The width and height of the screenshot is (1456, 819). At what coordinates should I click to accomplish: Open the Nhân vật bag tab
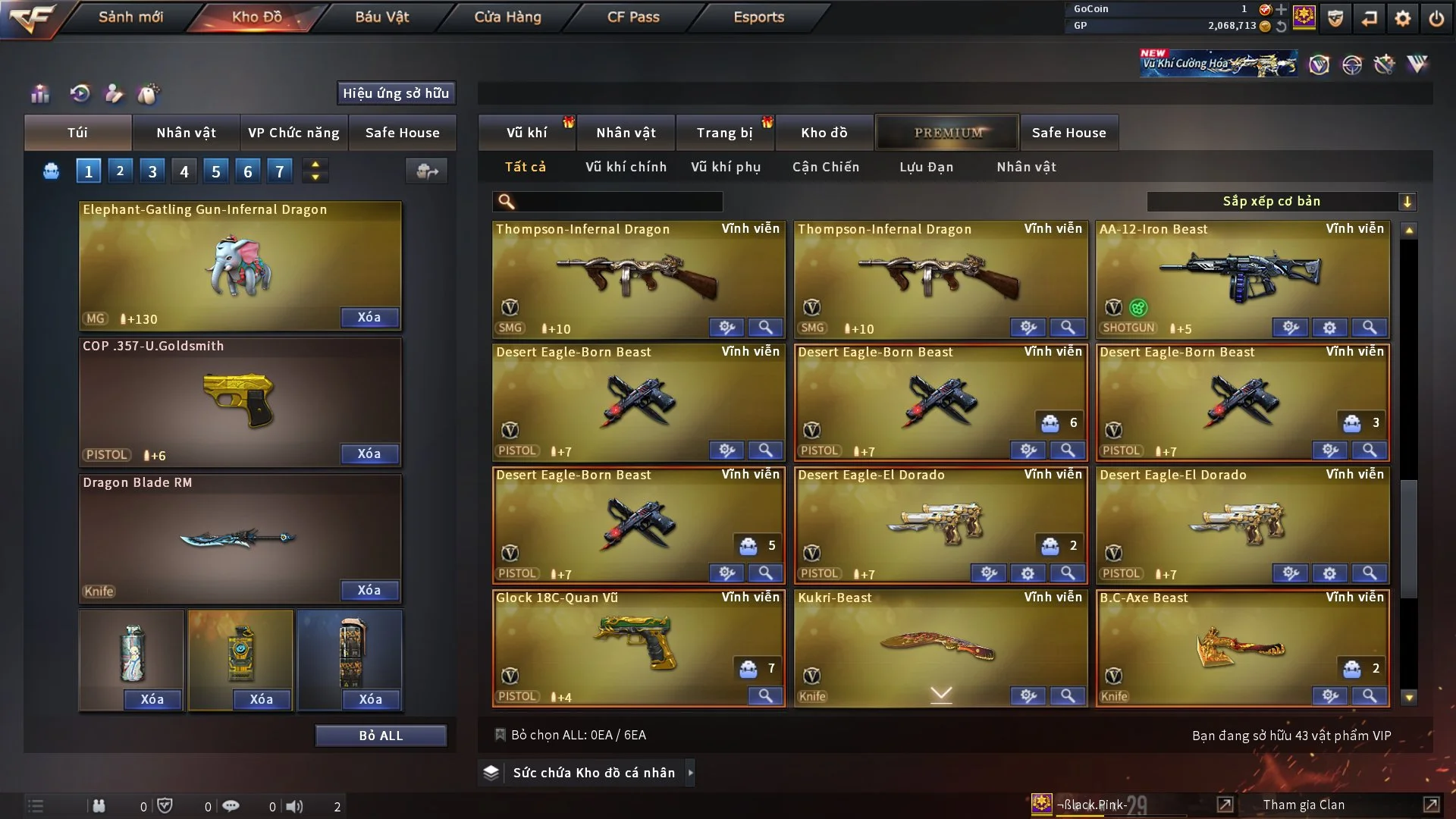pyautogui.click(x=186, y=133)
